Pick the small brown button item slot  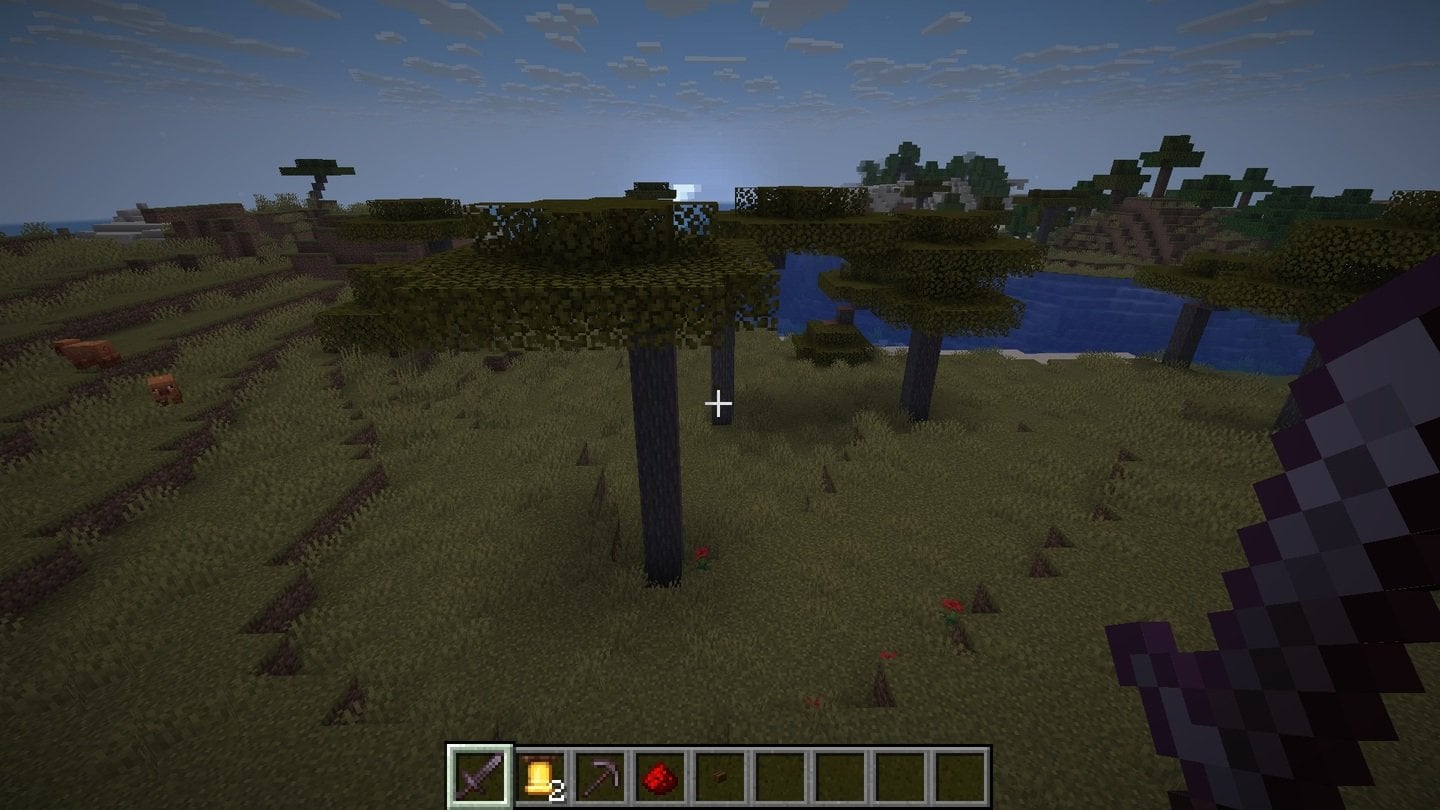tap(720, 775)
